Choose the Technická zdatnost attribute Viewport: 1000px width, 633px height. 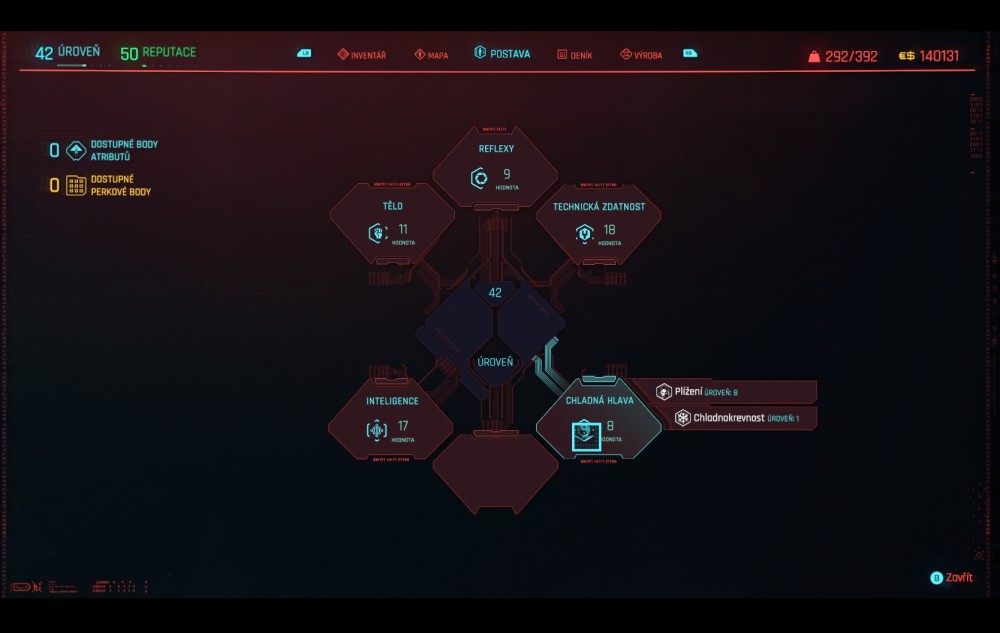(599, 223)
